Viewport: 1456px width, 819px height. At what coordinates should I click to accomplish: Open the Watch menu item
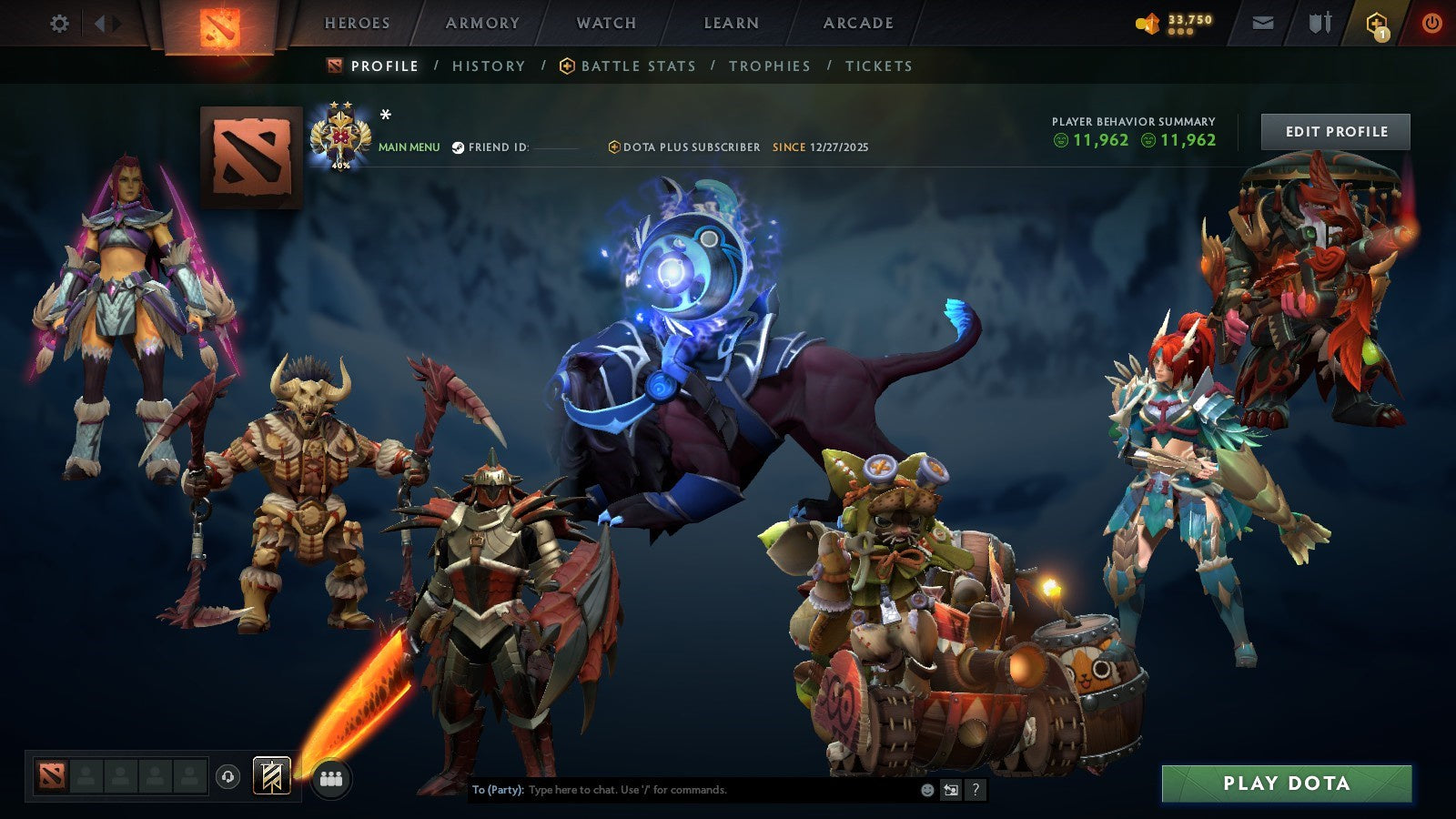pyautogui.click(x=605, y=23)
